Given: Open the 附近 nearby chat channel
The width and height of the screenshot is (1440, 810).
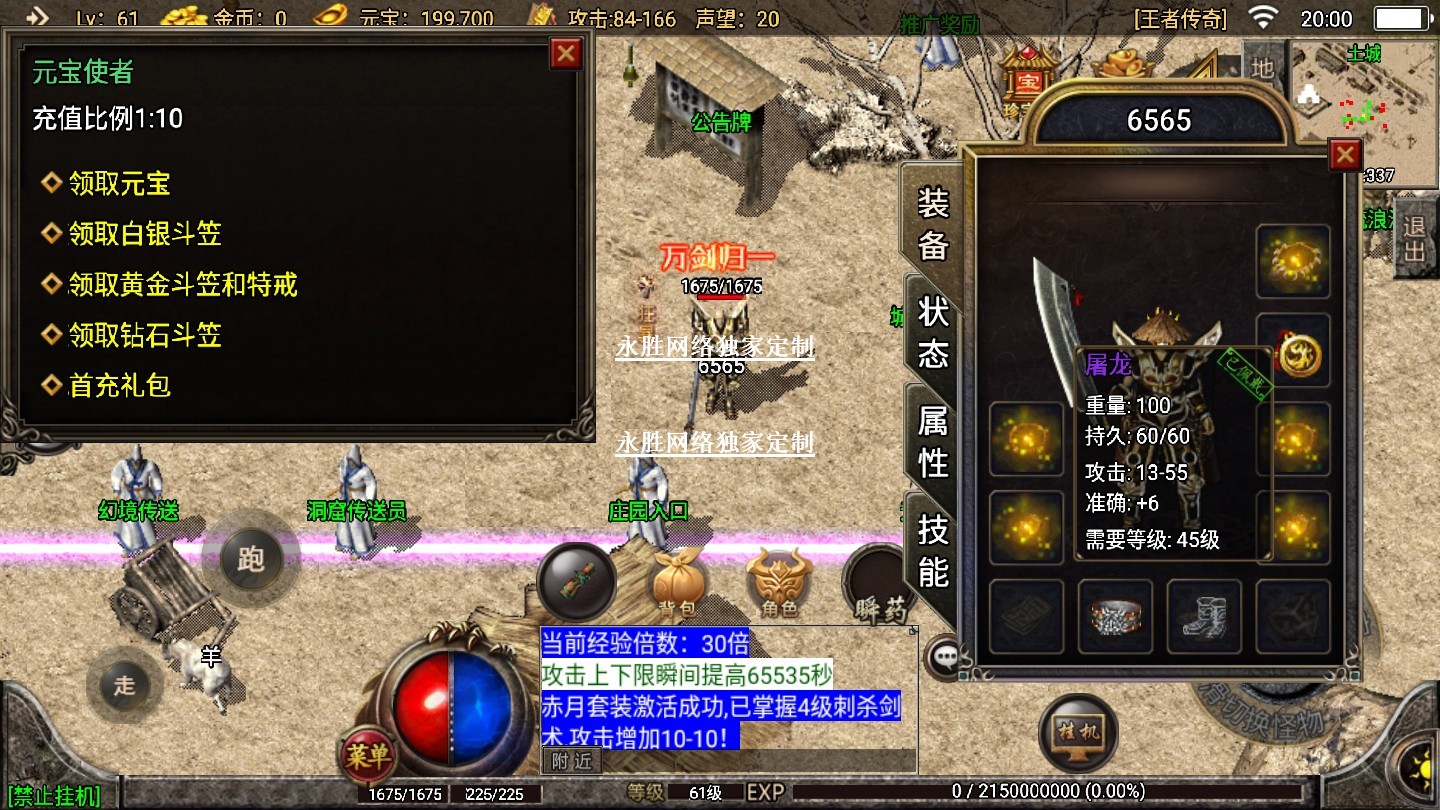Looking at the screenshot, I should 572,761.
